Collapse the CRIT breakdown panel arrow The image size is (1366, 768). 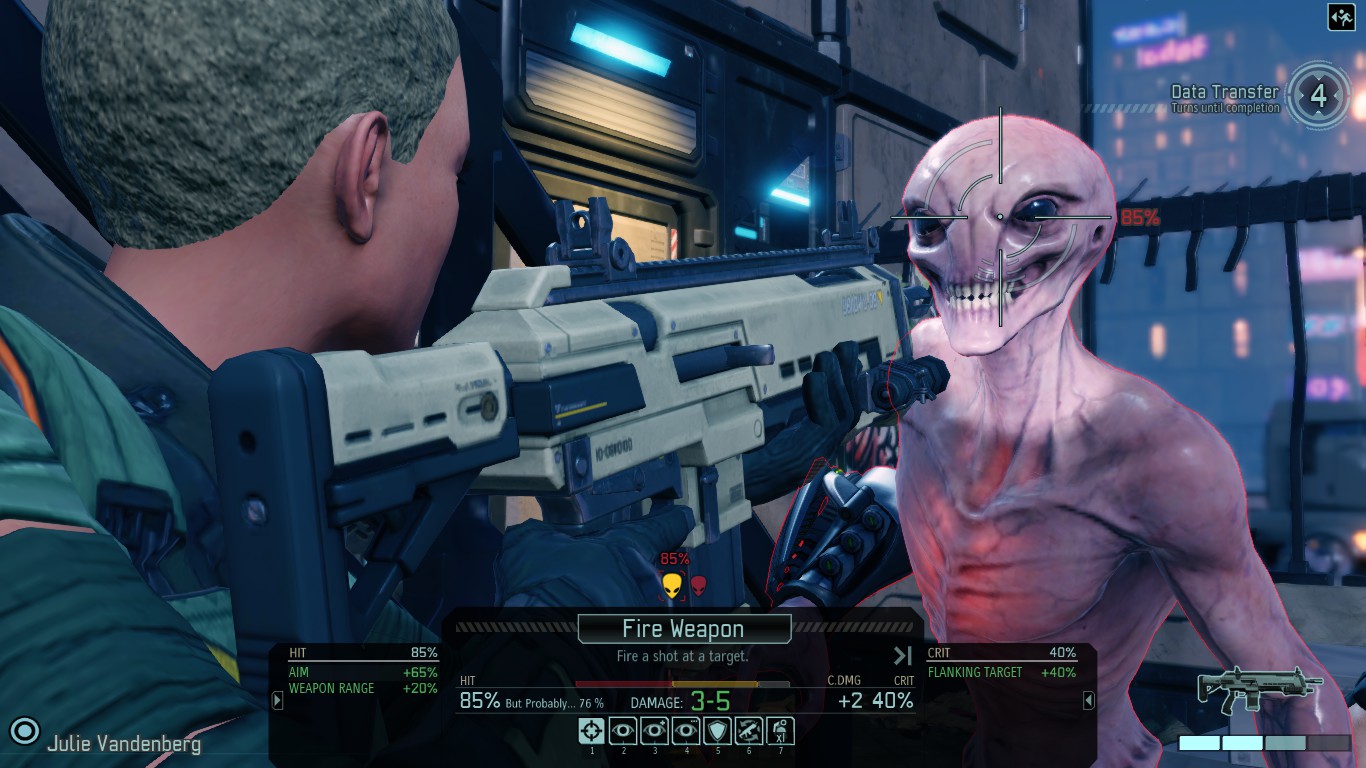tap(1089, 701)
